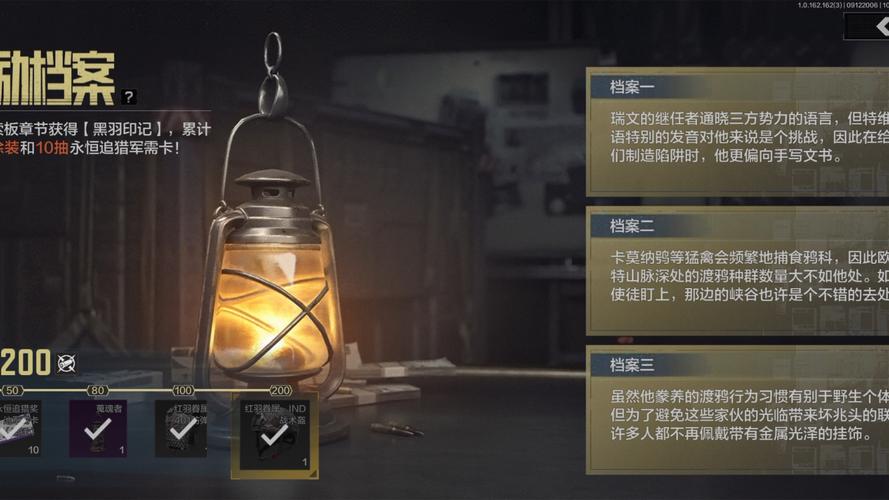Open the 档案二 archive entry
889x500 pixels.
pyautogui.click(x=737, y=272)
